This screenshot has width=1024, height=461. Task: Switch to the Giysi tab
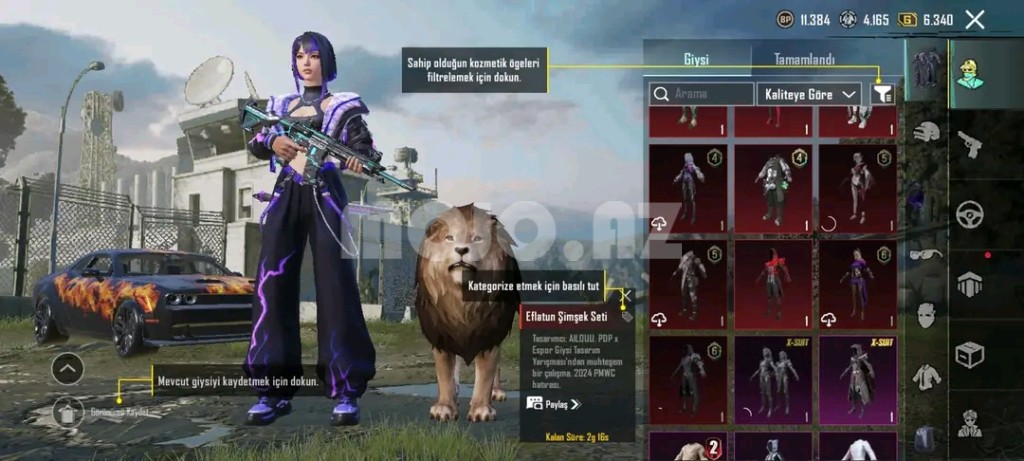coord(696,59)
